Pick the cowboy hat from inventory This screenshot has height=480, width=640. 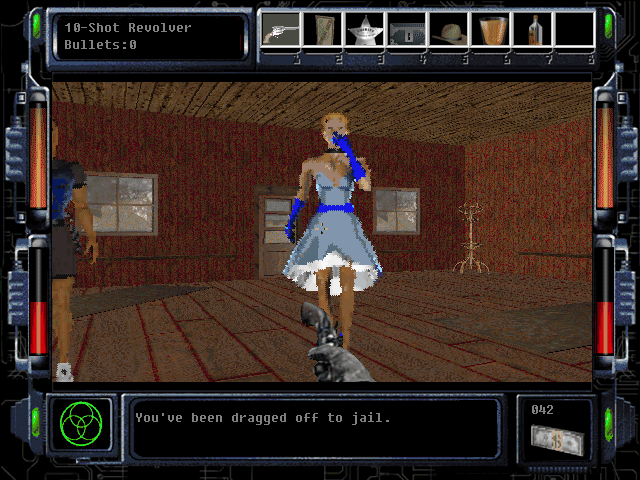449,32
